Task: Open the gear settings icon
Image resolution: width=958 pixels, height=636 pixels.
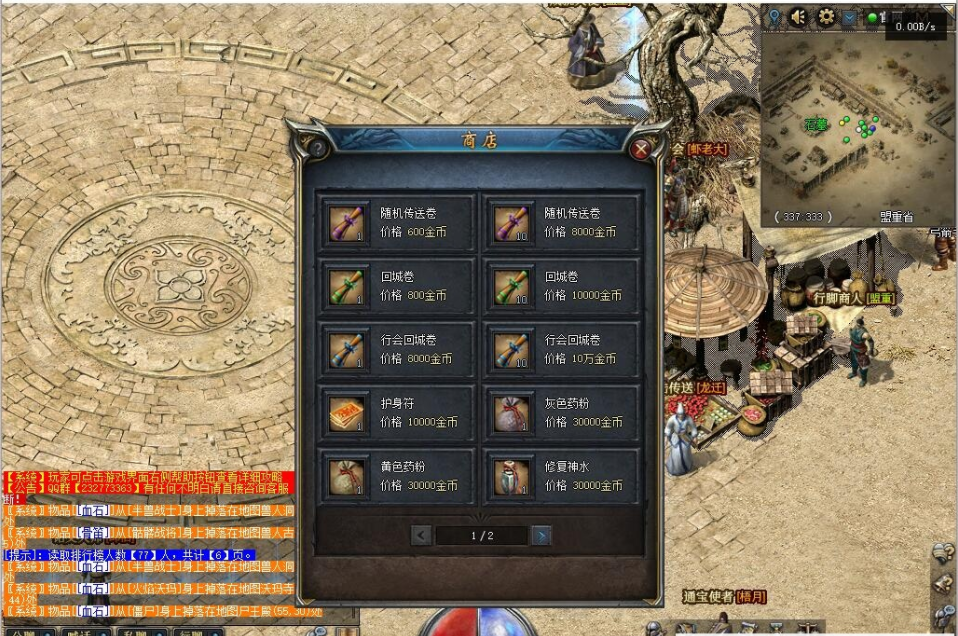Action: tap(826, 17)
